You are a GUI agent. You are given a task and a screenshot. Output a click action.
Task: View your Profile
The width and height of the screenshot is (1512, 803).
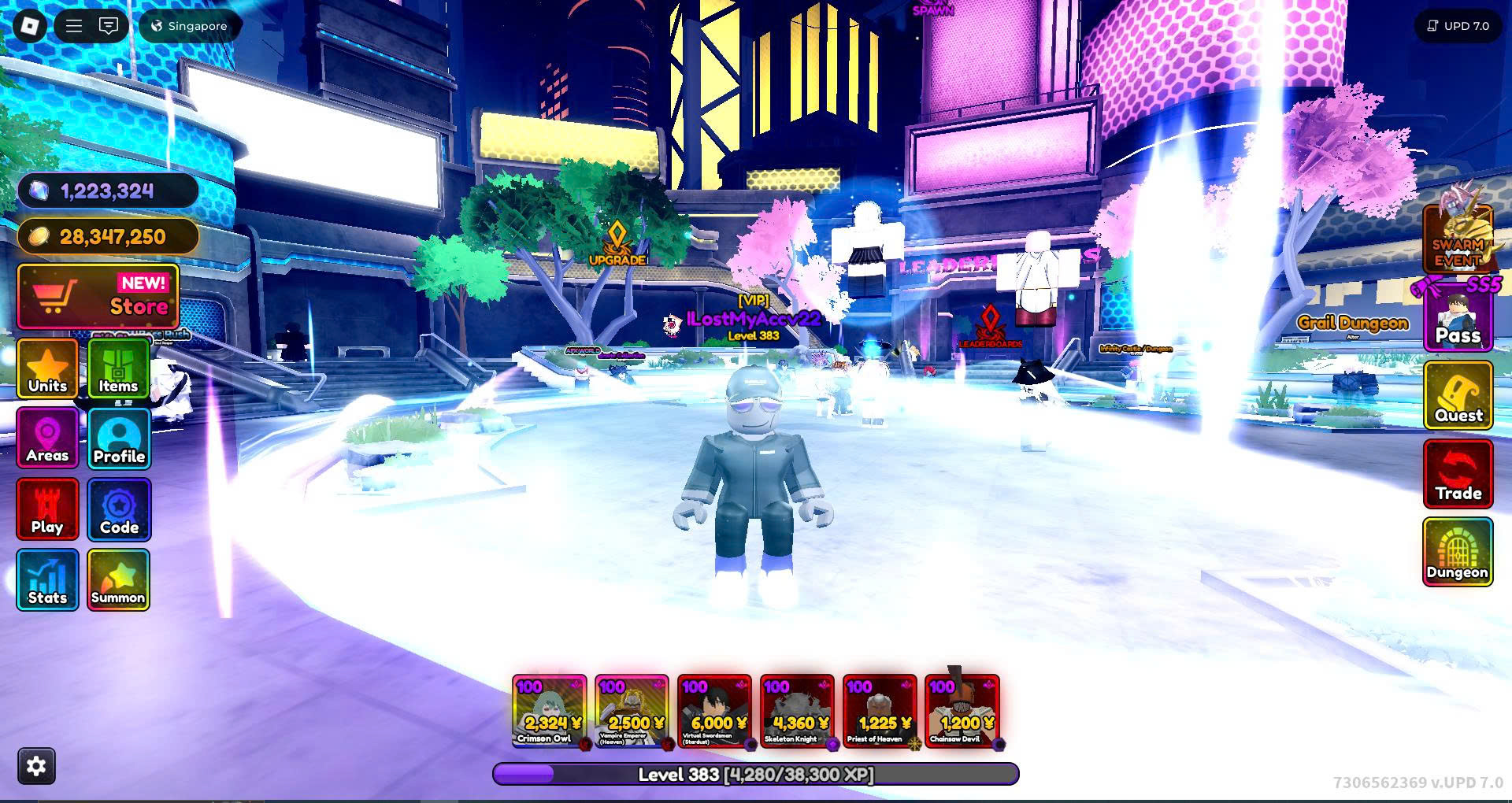119,439
